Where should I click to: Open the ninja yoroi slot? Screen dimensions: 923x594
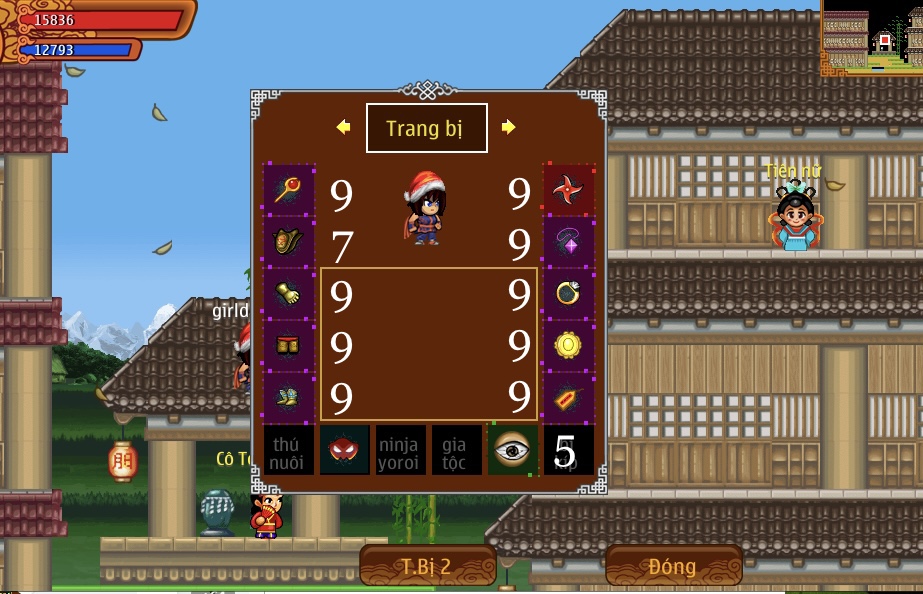pos(401,450)
